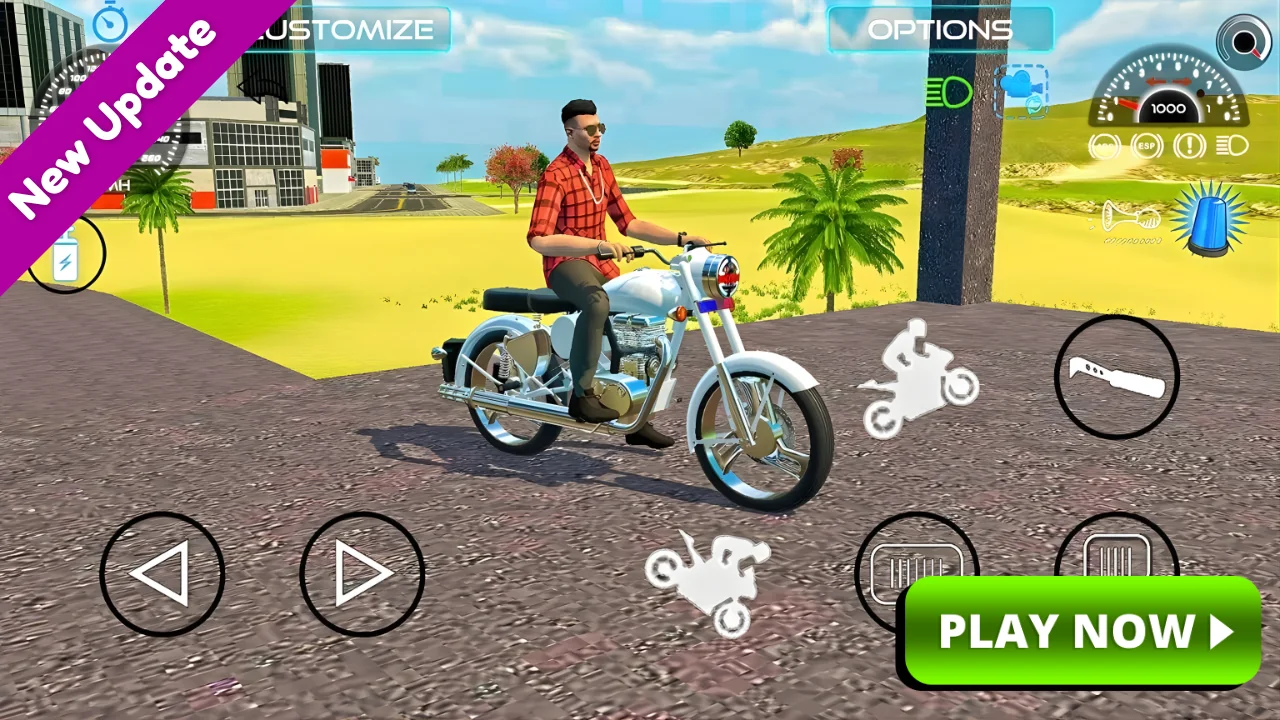The height and width of the screenshot is (720, 1280).
Task: Toggle the green headlight beam on
Action: (948, 90)
